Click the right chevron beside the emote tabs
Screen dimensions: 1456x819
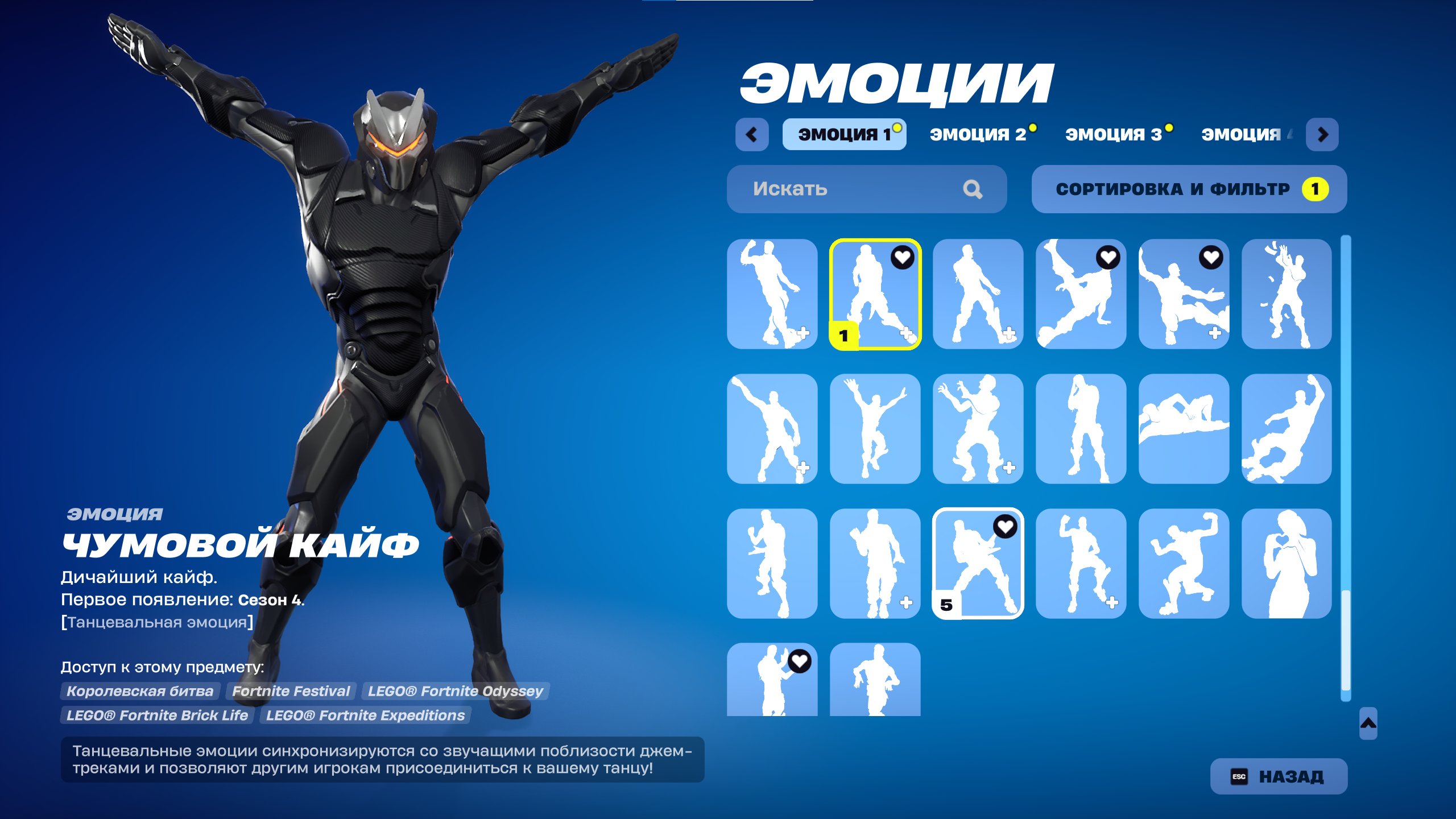[x=1322, y=135]
